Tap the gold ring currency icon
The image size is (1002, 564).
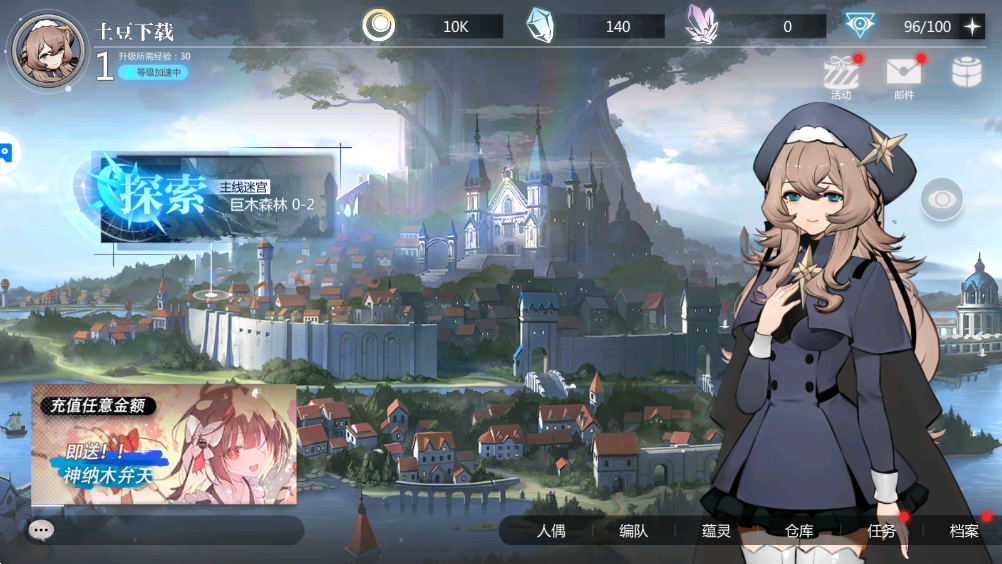click(378, 26)
